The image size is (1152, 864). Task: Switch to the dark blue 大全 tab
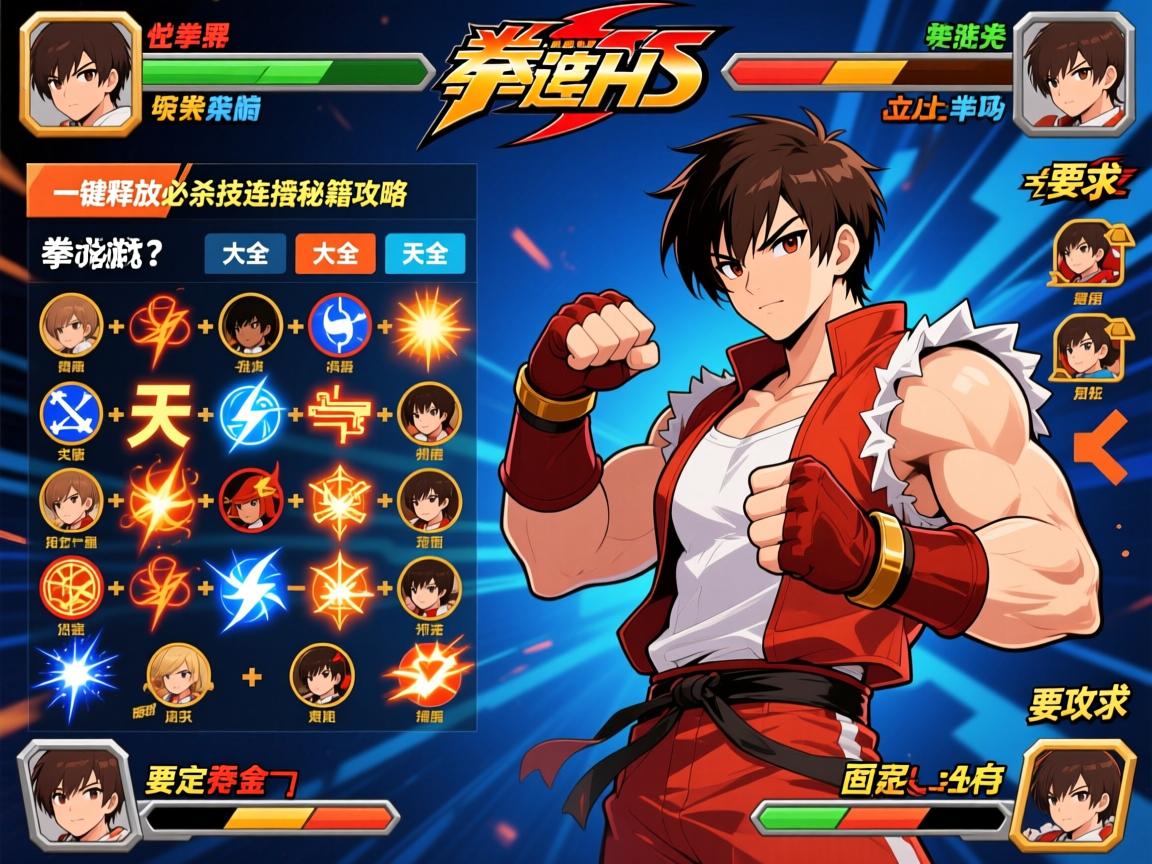coord(245,254)
